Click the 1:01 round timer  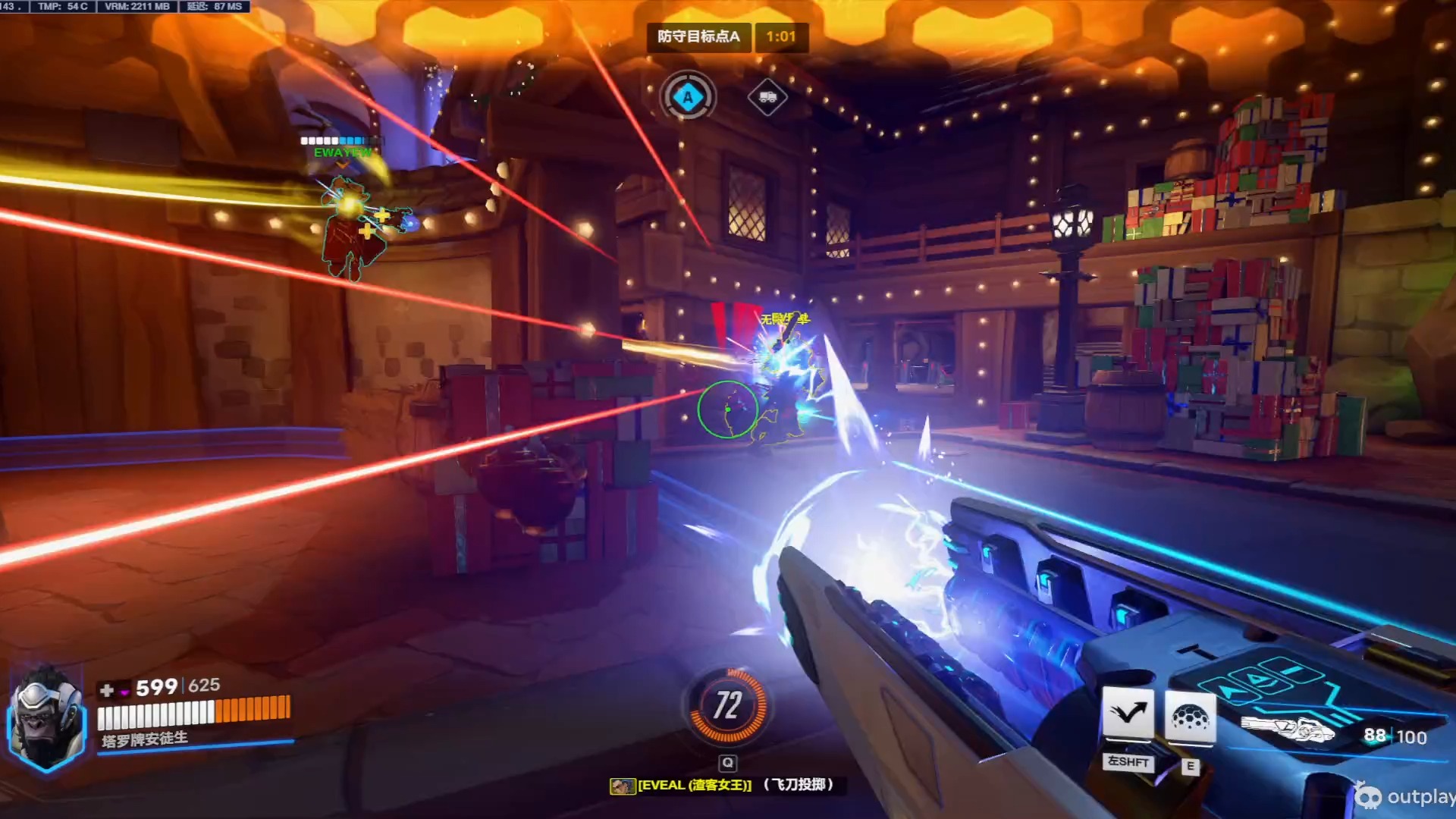tap(781, 37)
